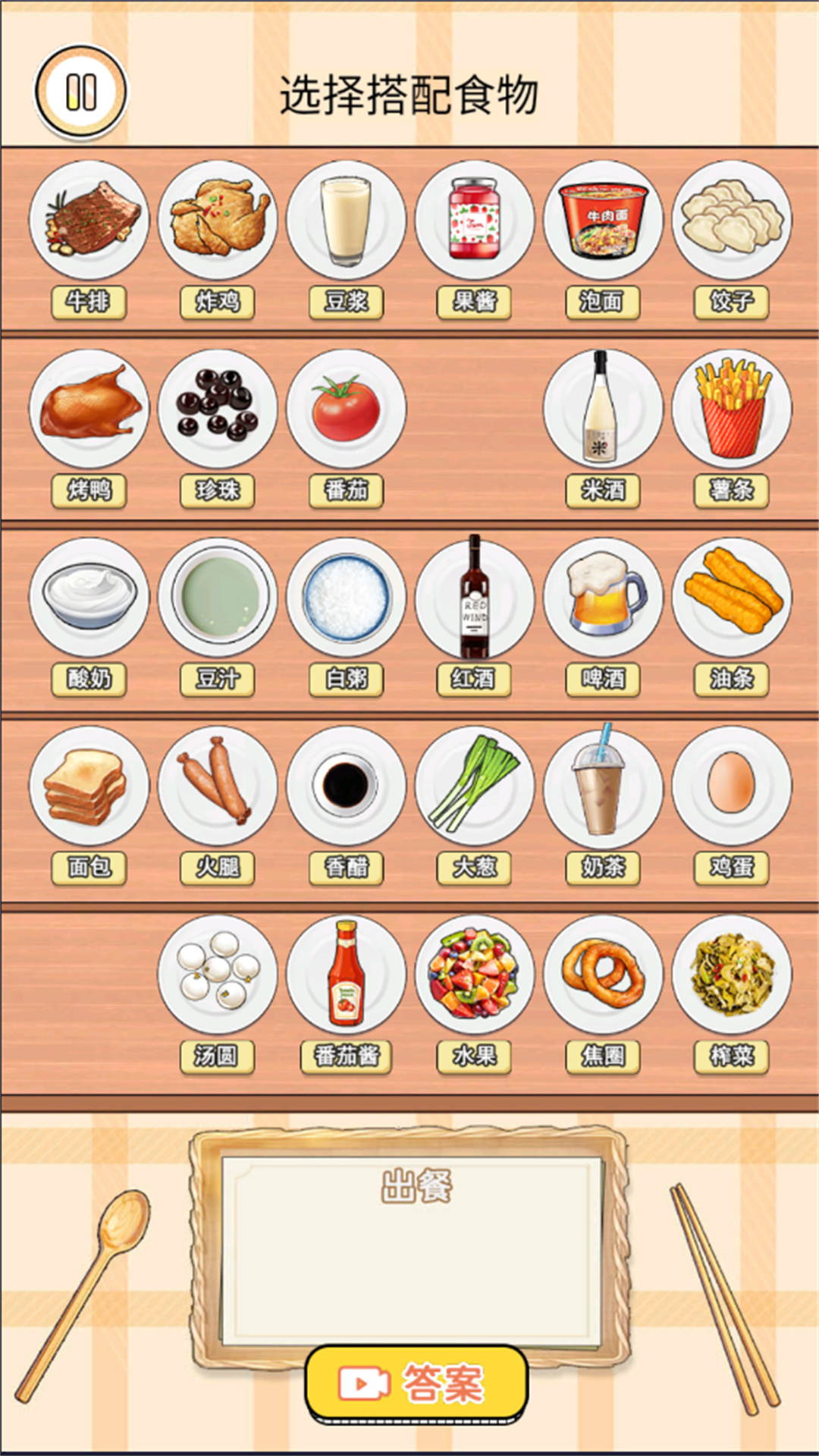The image size is (819, 1456).
Task: Pick the 番茄 tomato plate
Action: 346,409
